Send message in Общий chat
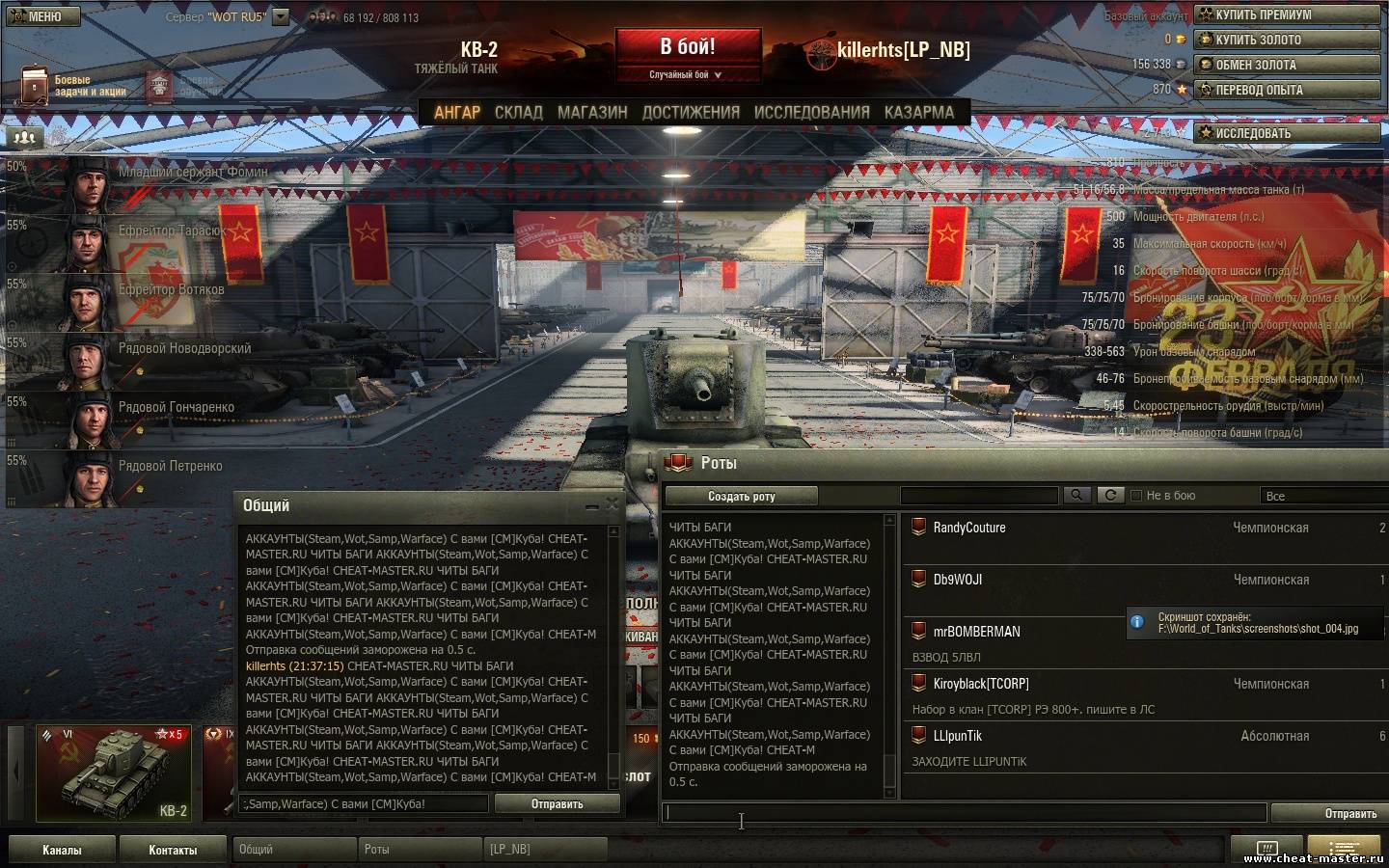Viewport: 1389px width, 868px height. 557,803
